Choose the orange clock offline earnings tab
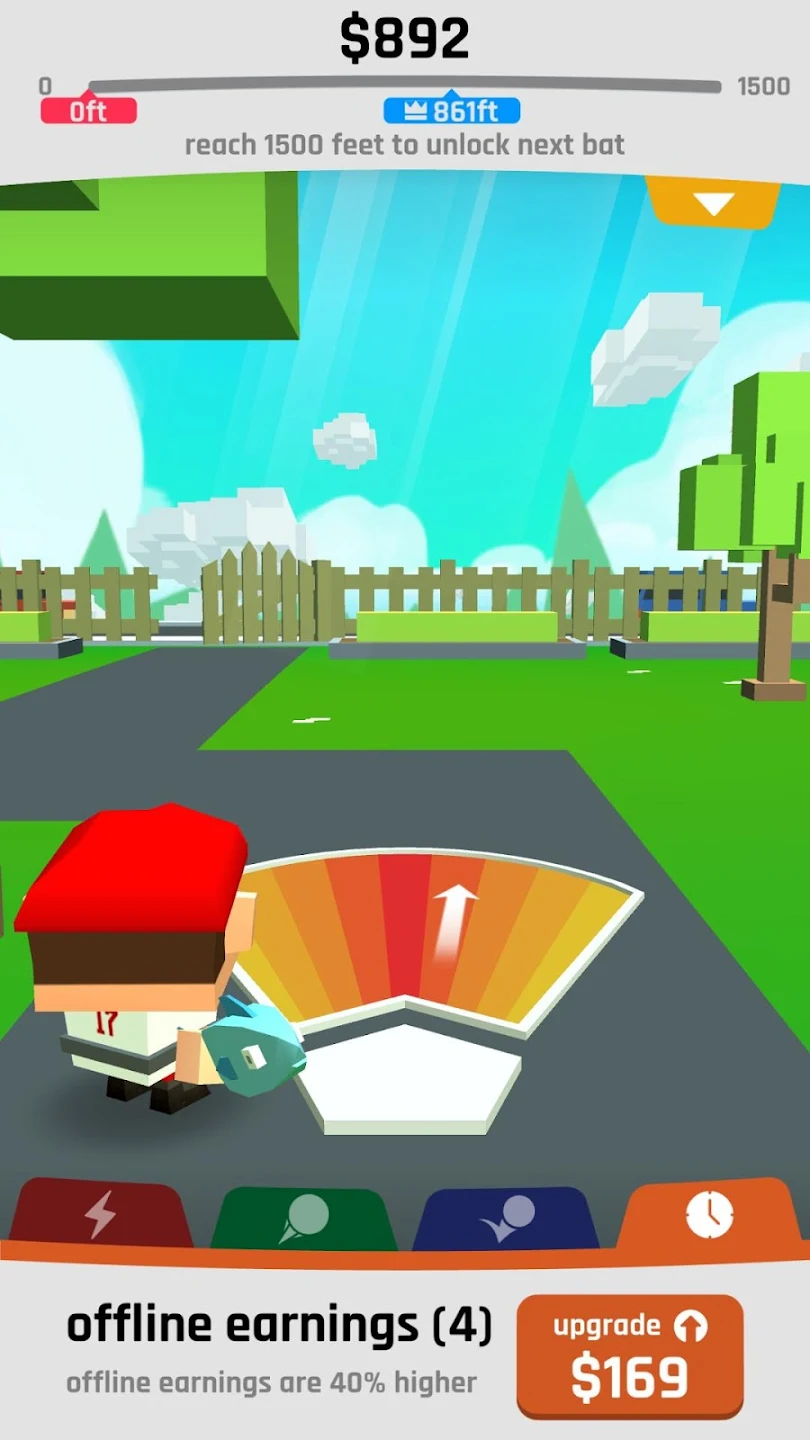Screen dimensions: 810x1440 click(709, 1213)
